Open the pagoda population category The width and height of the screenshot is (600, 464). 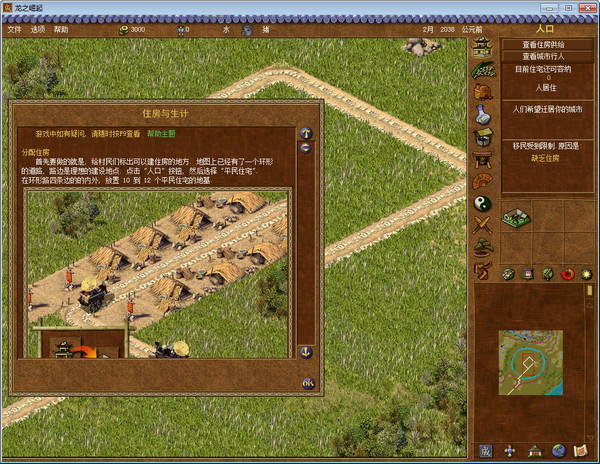tap(483, 48)
